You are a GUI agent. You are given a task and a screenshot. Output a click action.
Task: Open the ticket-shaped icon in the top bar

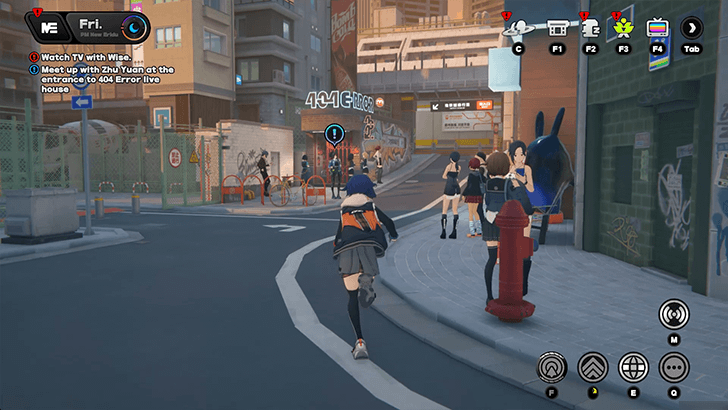pyautogui.click(x=557, y=27)
